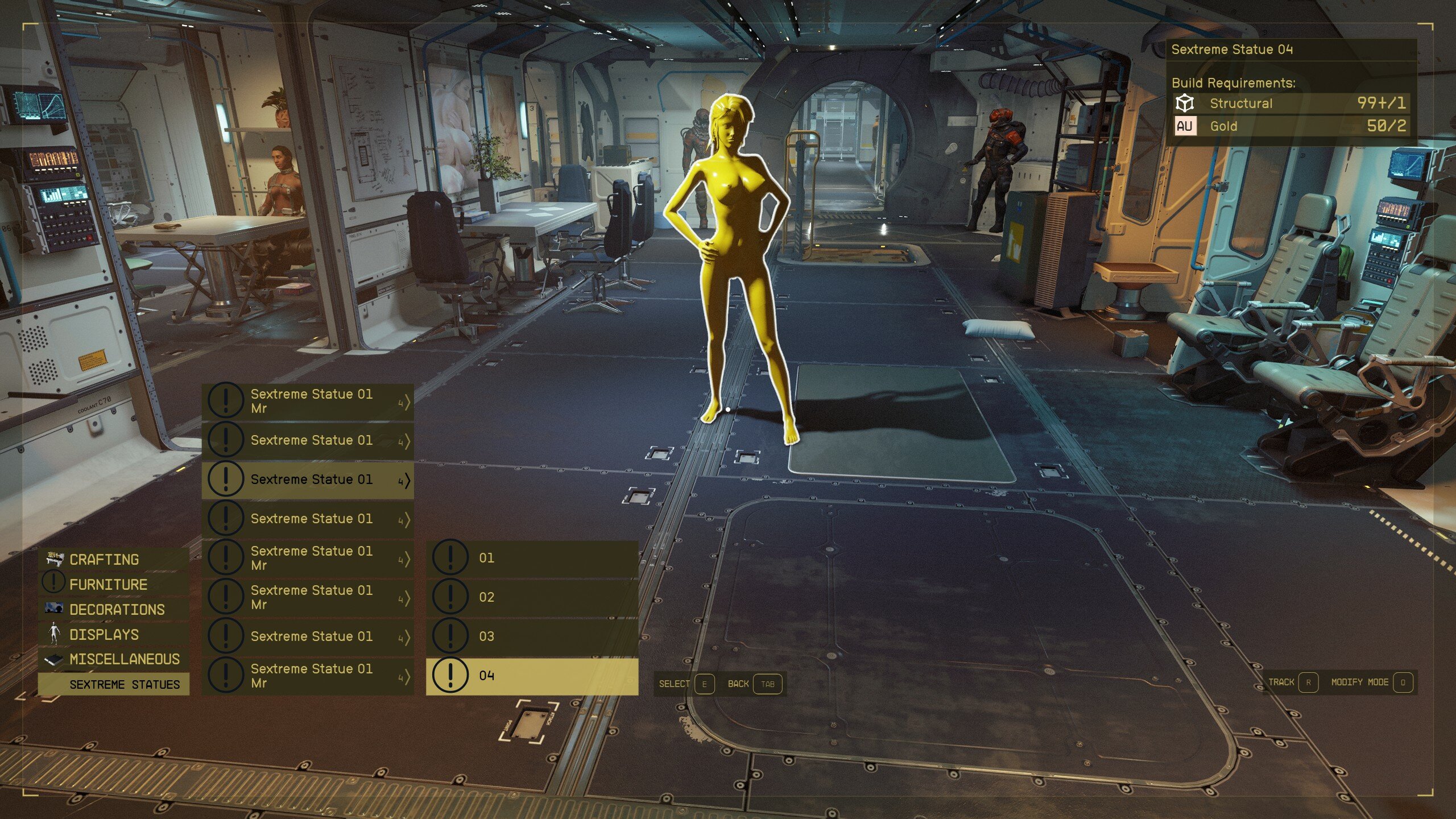Click the Structural cube icon under Build Requirements
Viewport: 1456px width, 819px height.
(x=1185, y=104)
